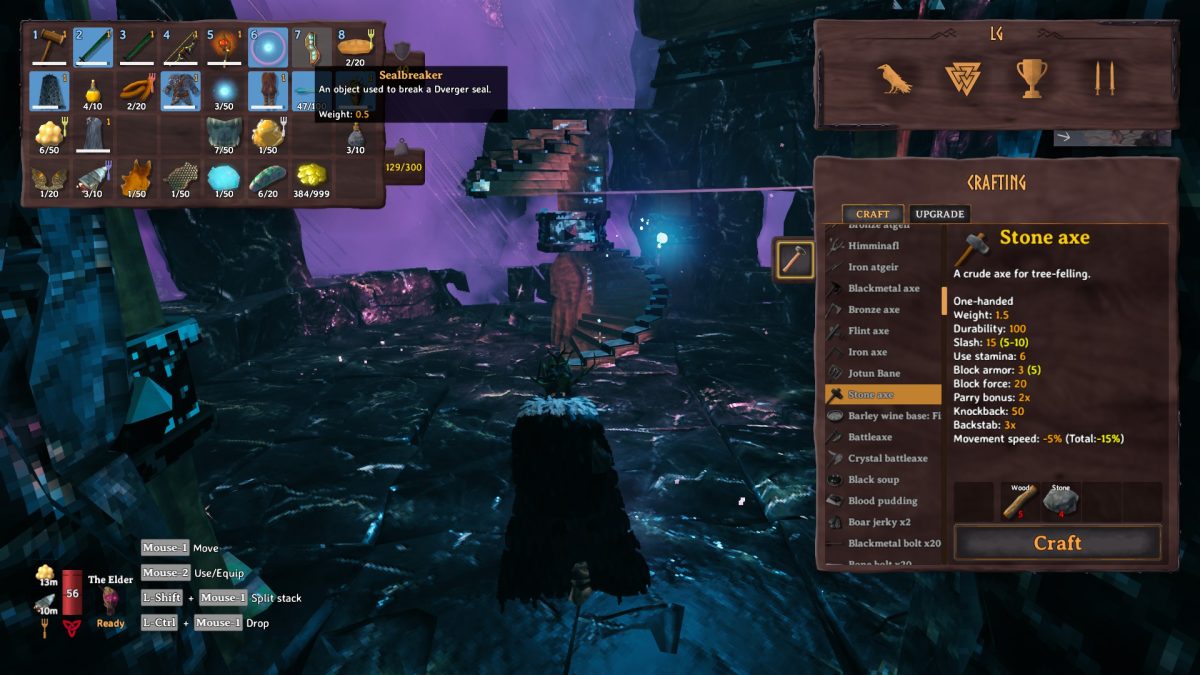Screen dimensions: 1200x675
Task: Pick the gold coins stack in inventory
Action: [310, 178]
